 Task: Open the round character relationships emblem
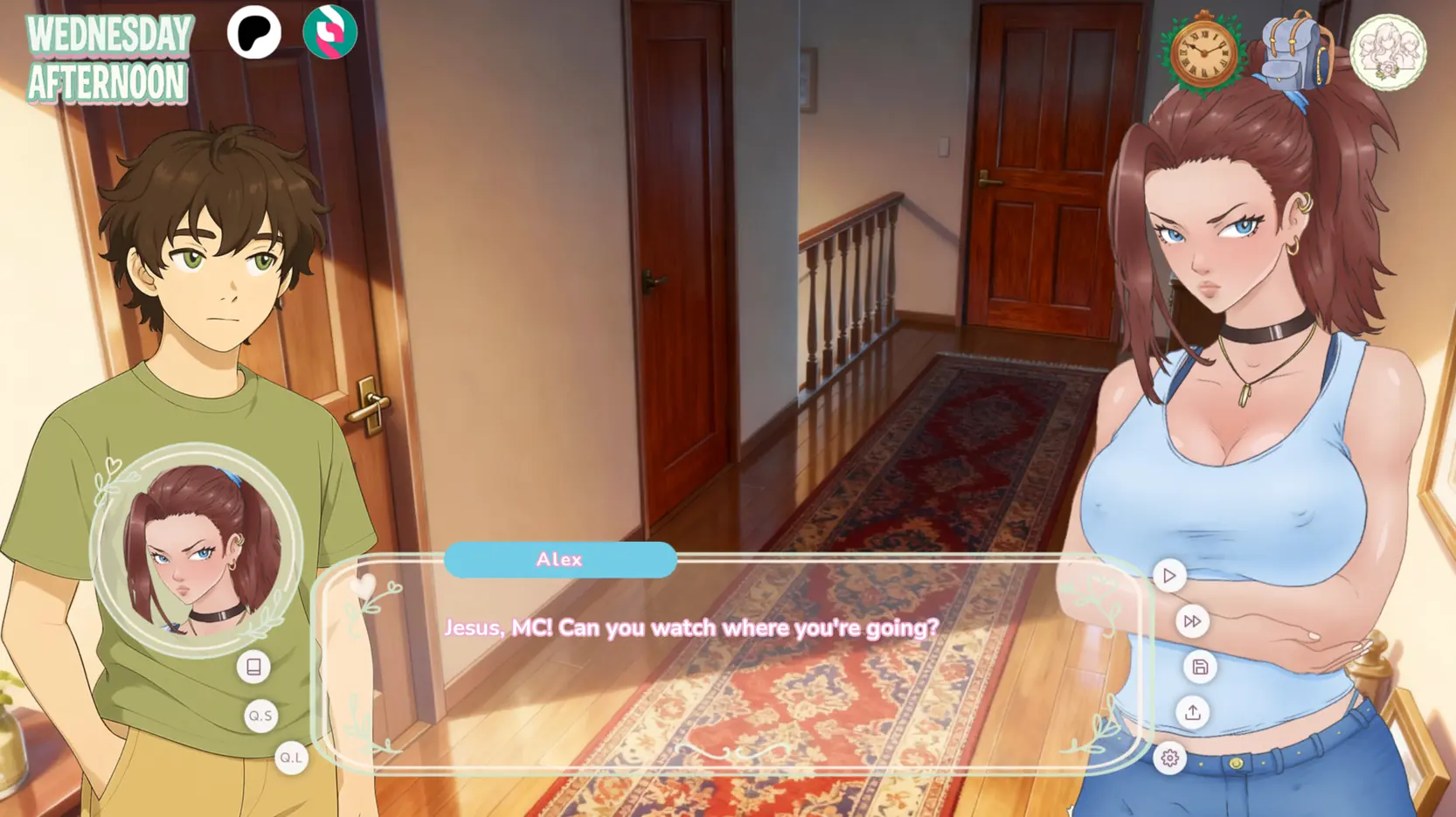click(1388, 52)
